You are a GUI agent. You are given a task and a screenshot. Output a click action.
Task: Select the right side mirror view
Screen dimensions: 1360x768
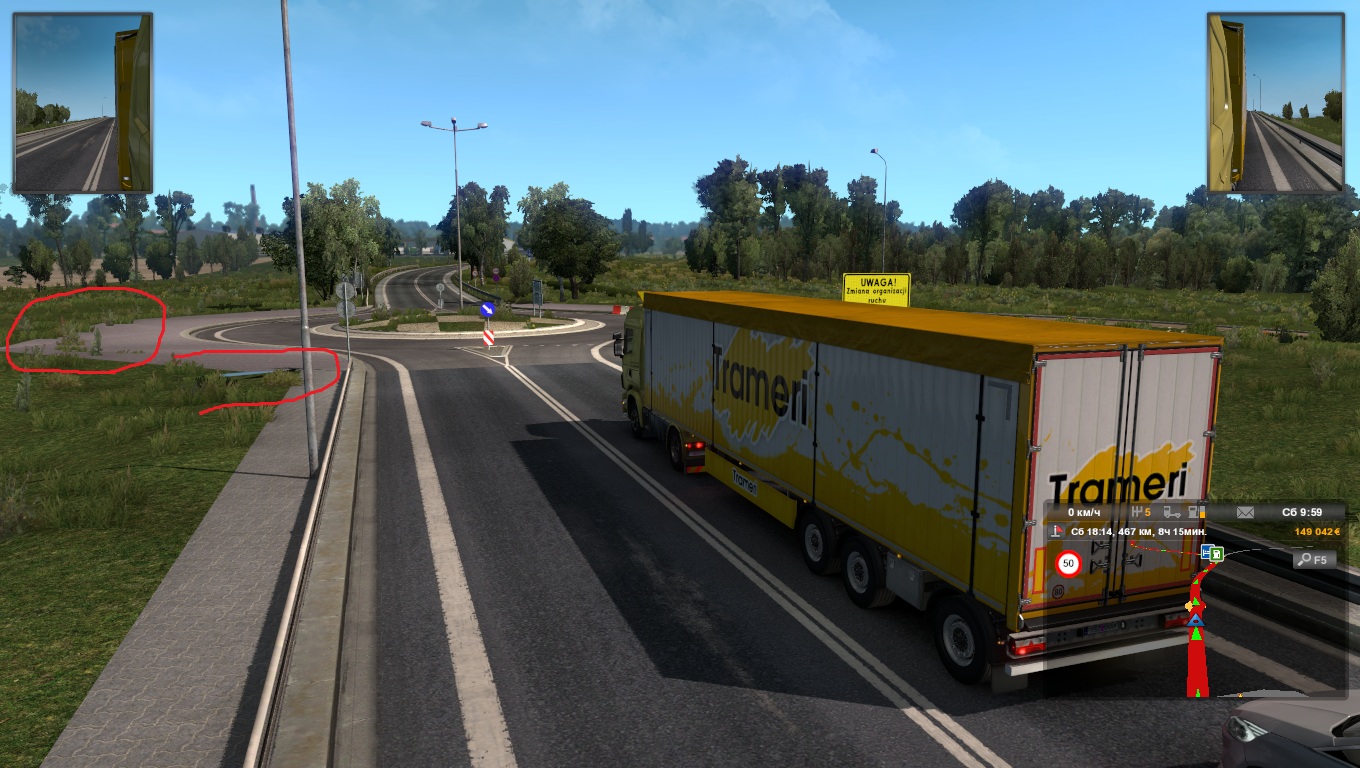pos(1274,102)
